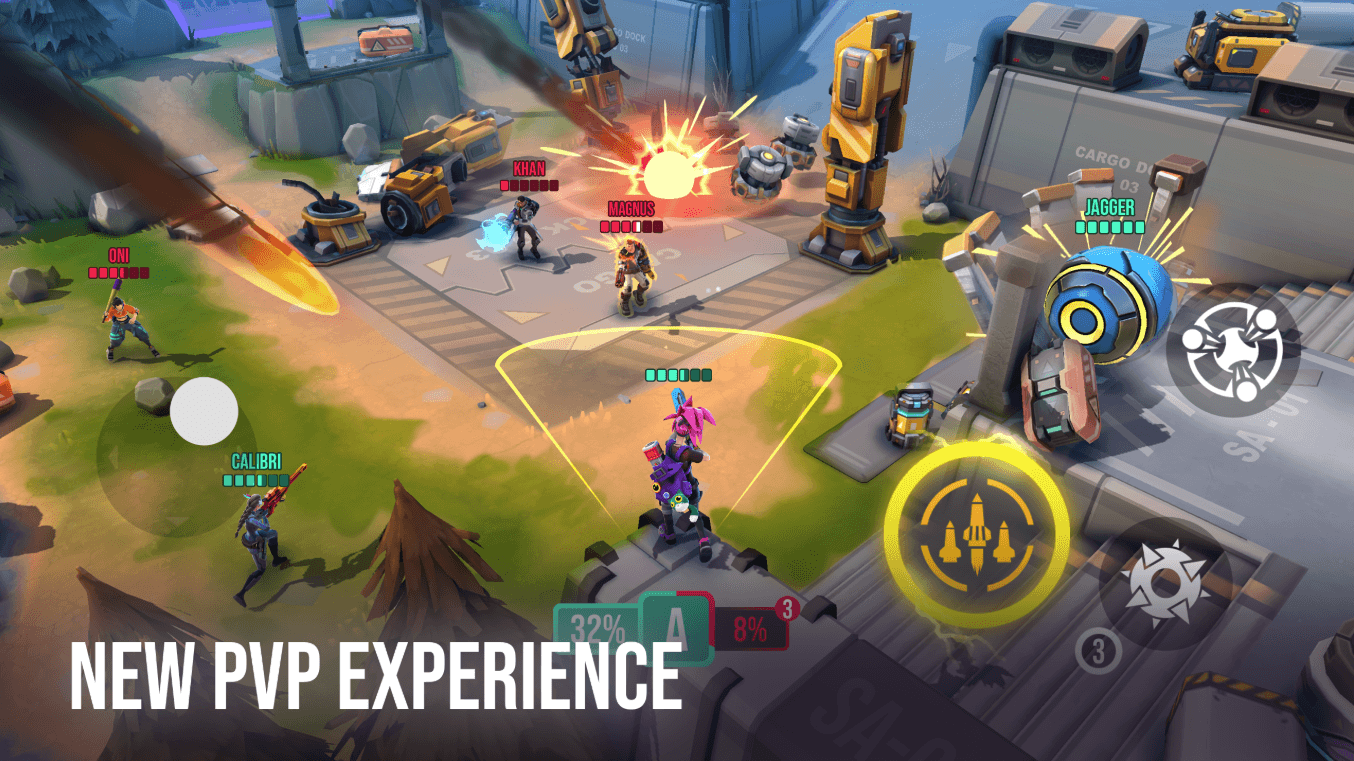
Task: Tap the '3' charge counter on the blade skill
Action: (1097, 649)
